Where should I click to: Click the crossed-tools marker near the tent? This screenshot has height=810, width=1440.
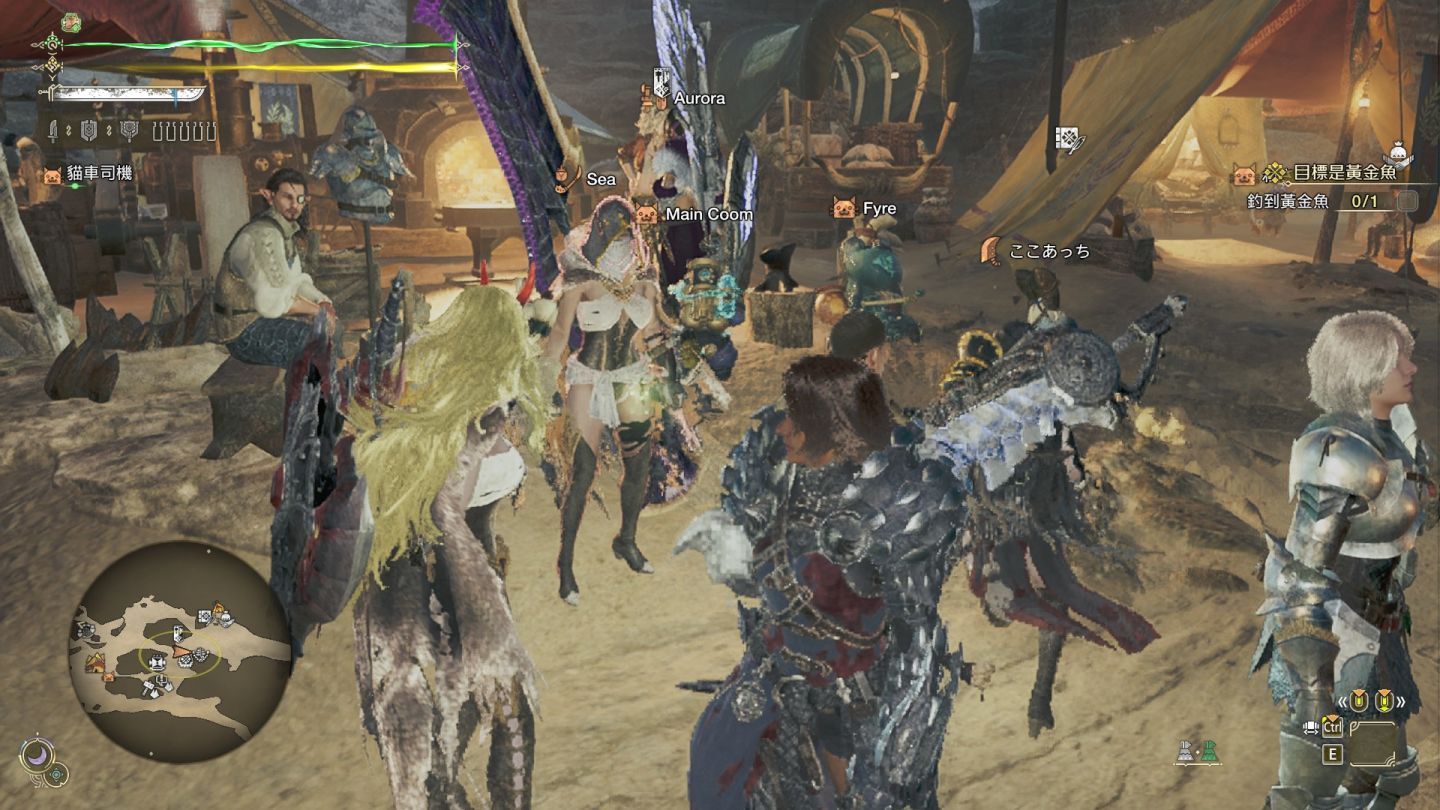click(1069, 140)
